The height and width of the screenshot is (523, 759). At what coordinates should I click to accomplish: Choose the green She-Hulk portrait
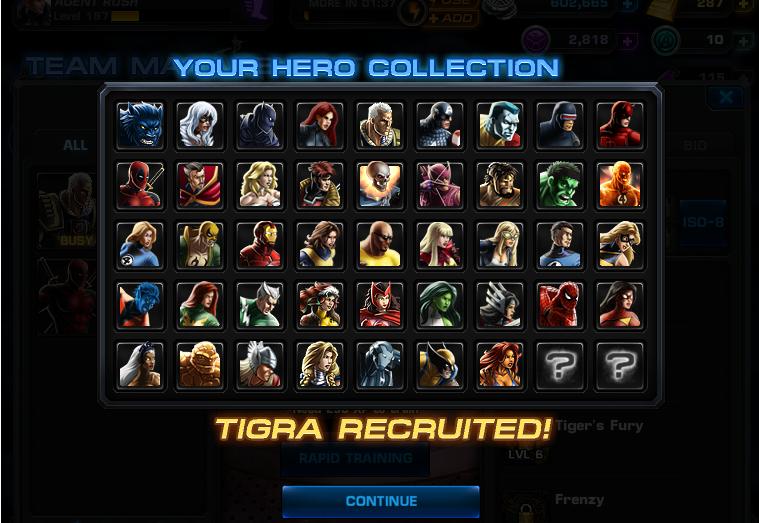[440, 306]
